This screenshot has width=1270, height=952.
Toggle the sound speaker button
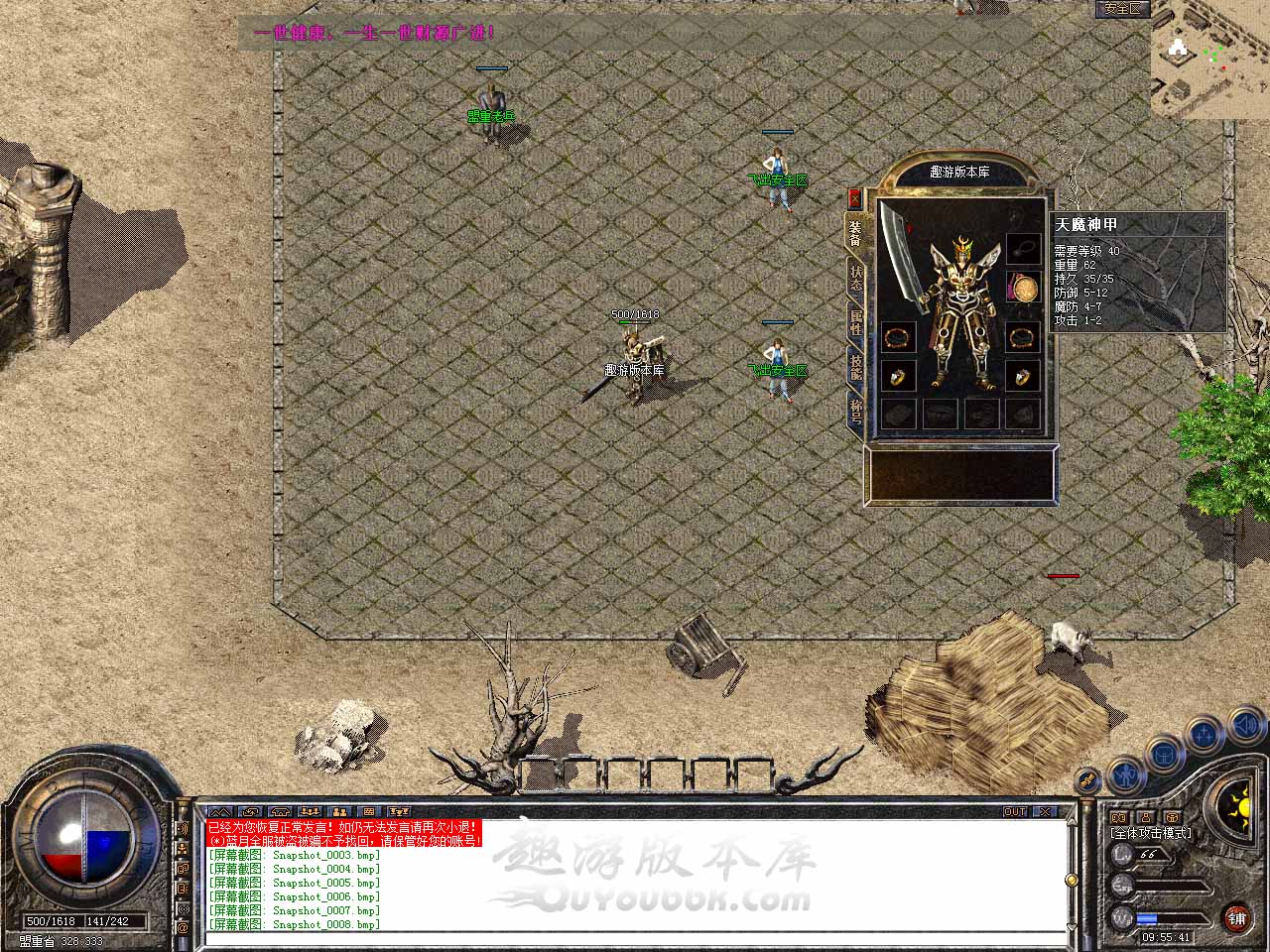[x=1245, y=727]
